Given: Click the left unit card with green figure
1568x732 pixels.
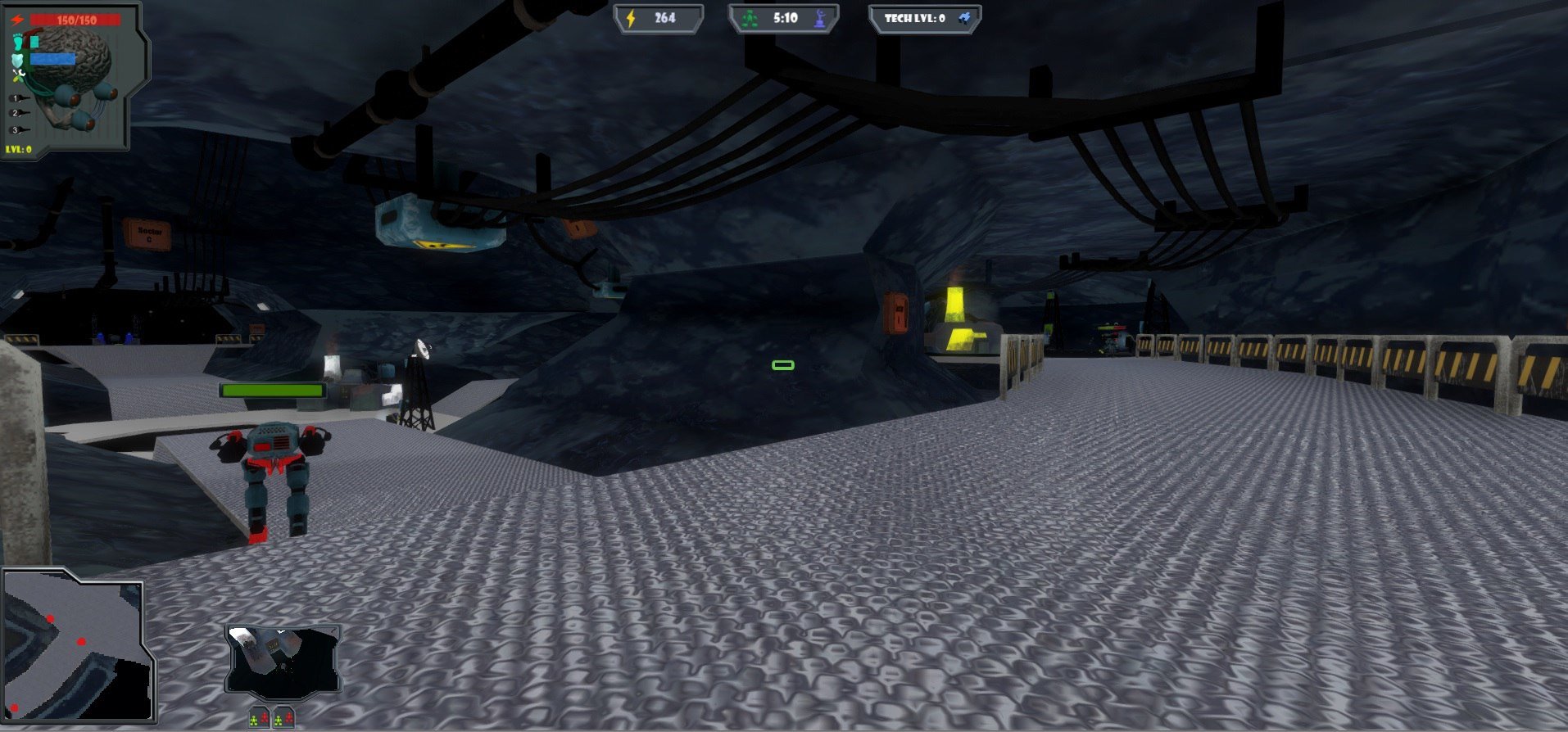Looking at the screenshot, I should tap(260, 719).
